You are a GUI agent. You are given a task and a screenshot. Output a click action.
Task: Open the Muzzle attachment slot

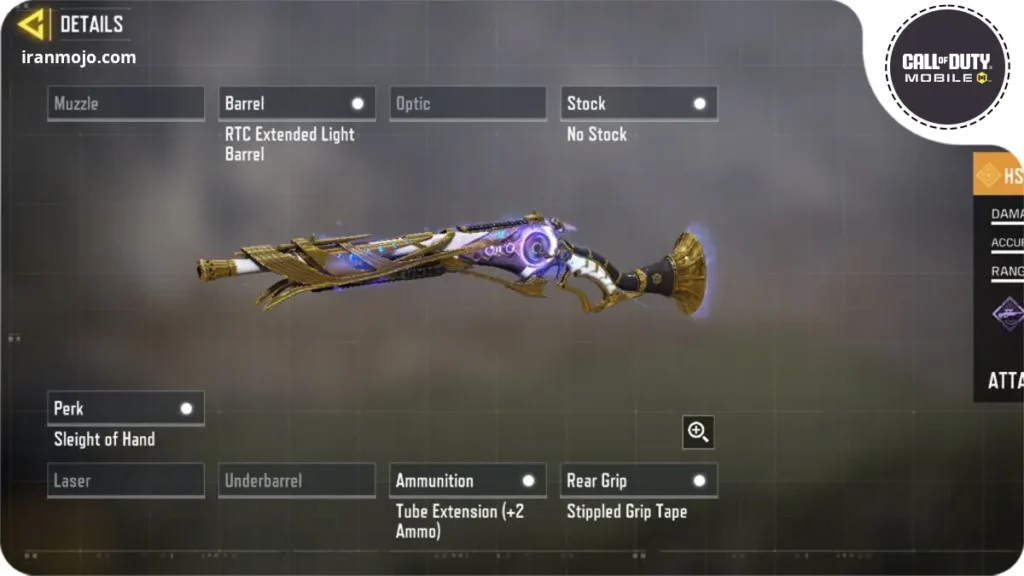(126, 104)
